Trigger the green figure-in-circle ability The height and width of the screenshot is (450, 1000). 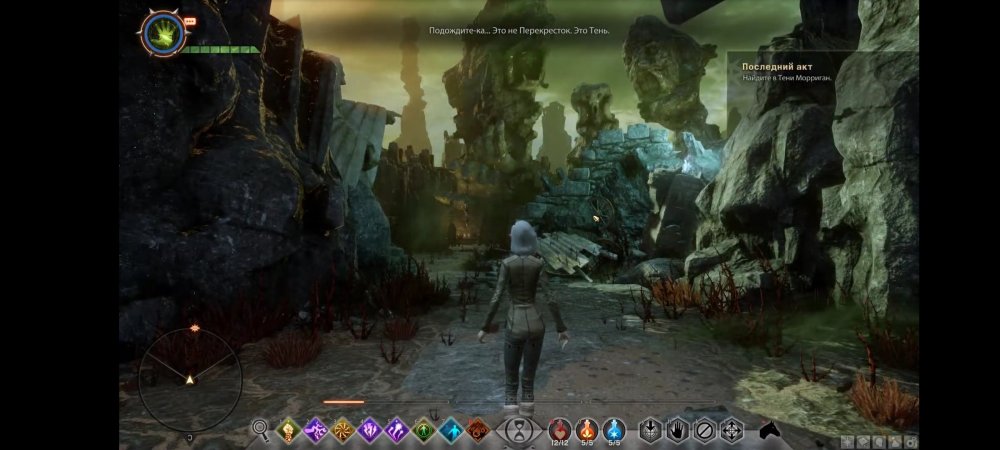[423, 430]
